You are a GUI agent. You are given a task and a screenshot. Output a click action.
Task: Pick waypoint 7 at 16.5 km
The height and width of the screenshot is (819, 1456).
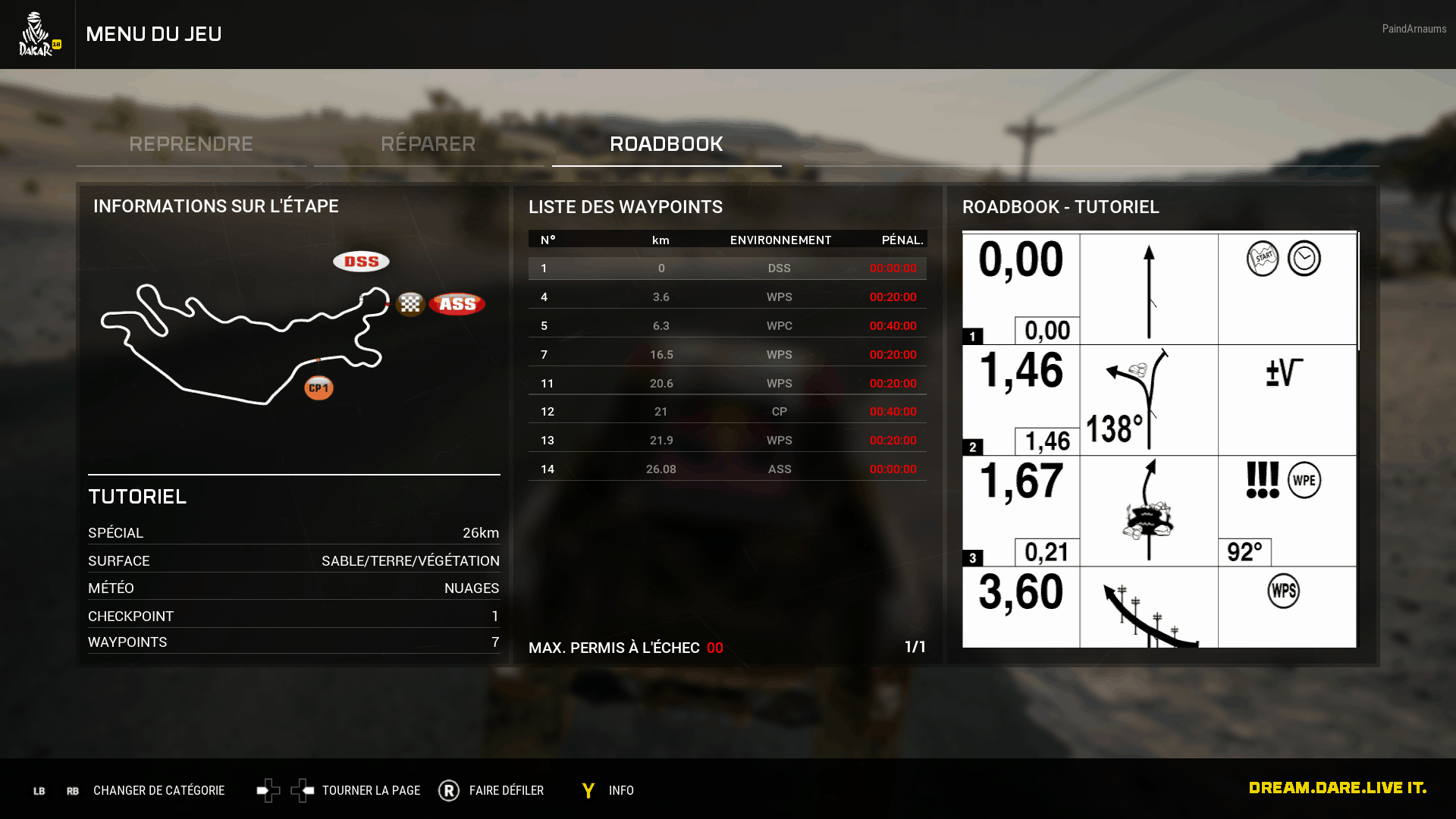click(727, 355)
